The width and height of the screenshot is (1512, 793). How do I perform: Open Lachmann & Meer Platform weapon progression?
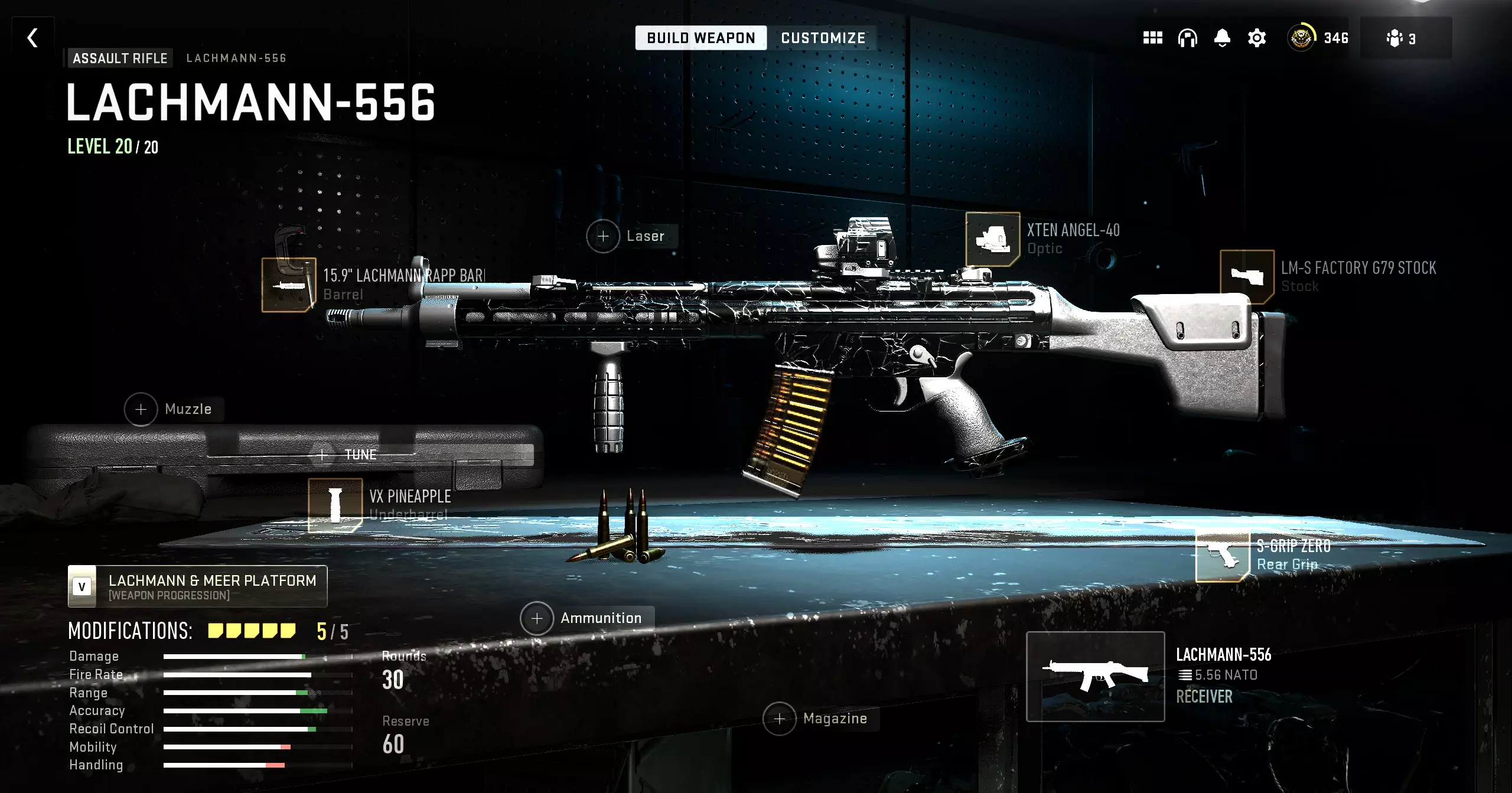coord(198,586)
